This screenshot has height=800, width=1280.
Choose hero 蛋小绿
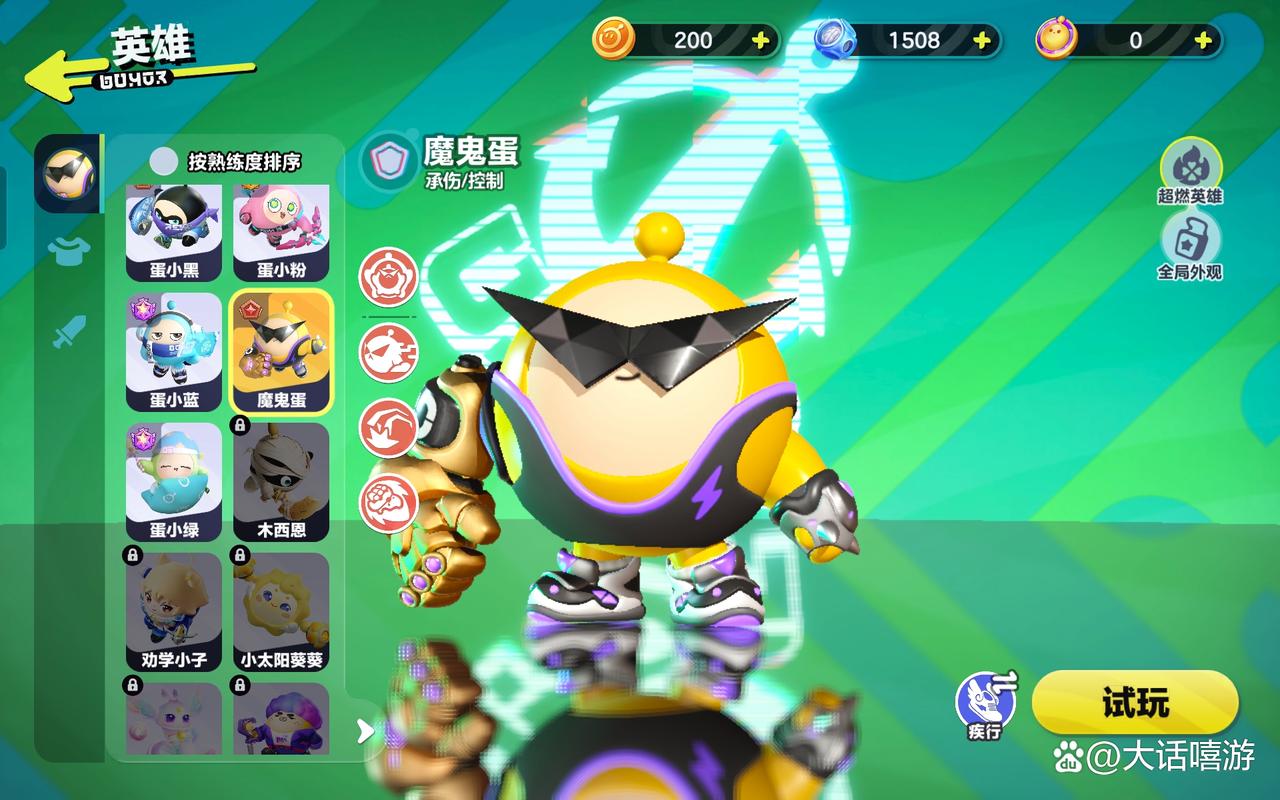tap(174, 481)
